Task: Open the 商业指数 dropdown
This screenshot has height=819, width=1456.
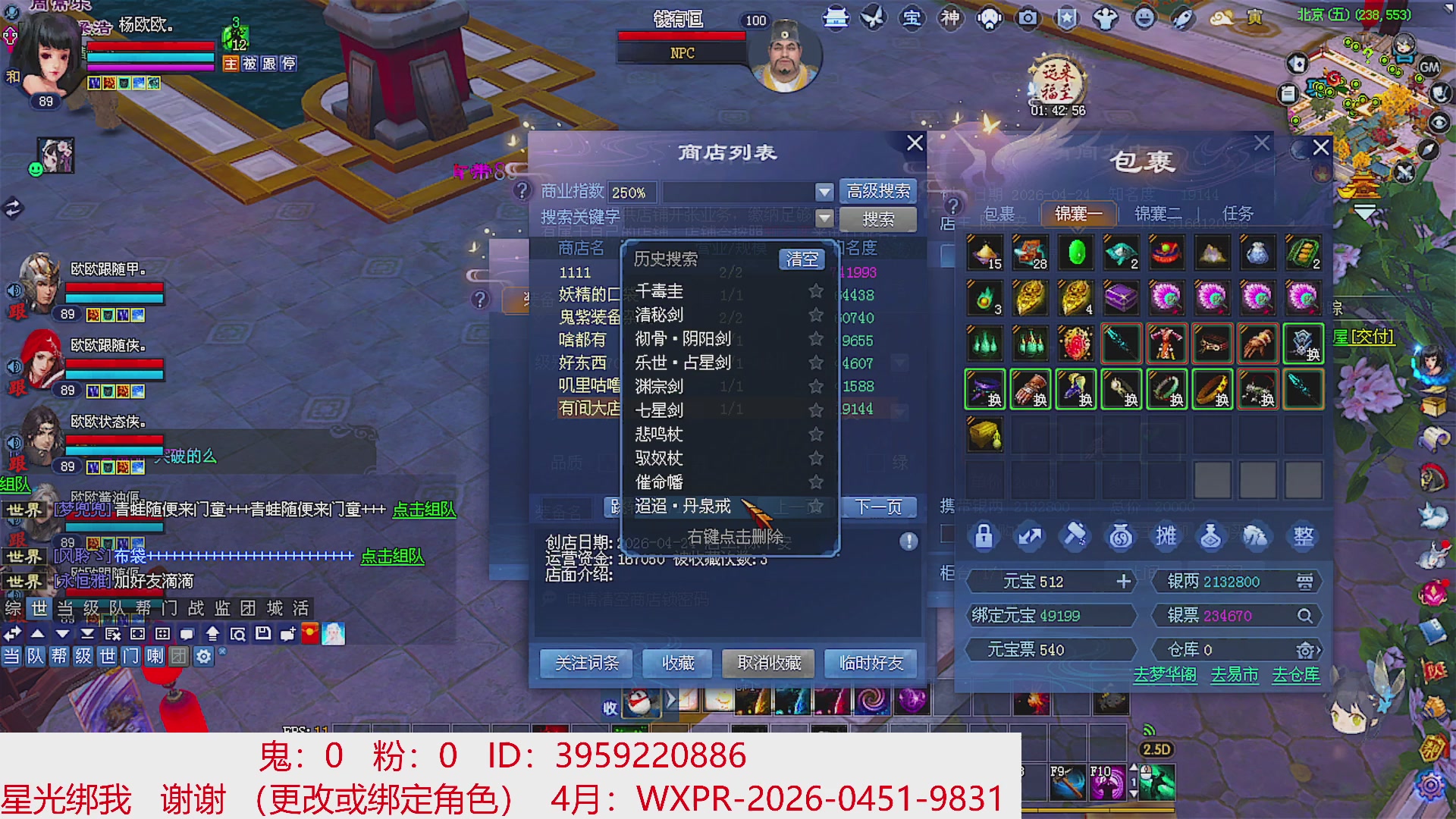Action: [x=824, y=191]
